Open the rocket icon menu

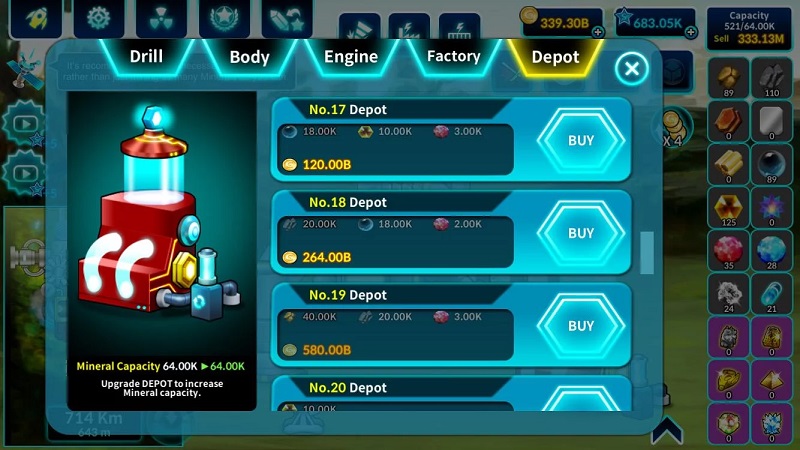[x=34, y=17]
